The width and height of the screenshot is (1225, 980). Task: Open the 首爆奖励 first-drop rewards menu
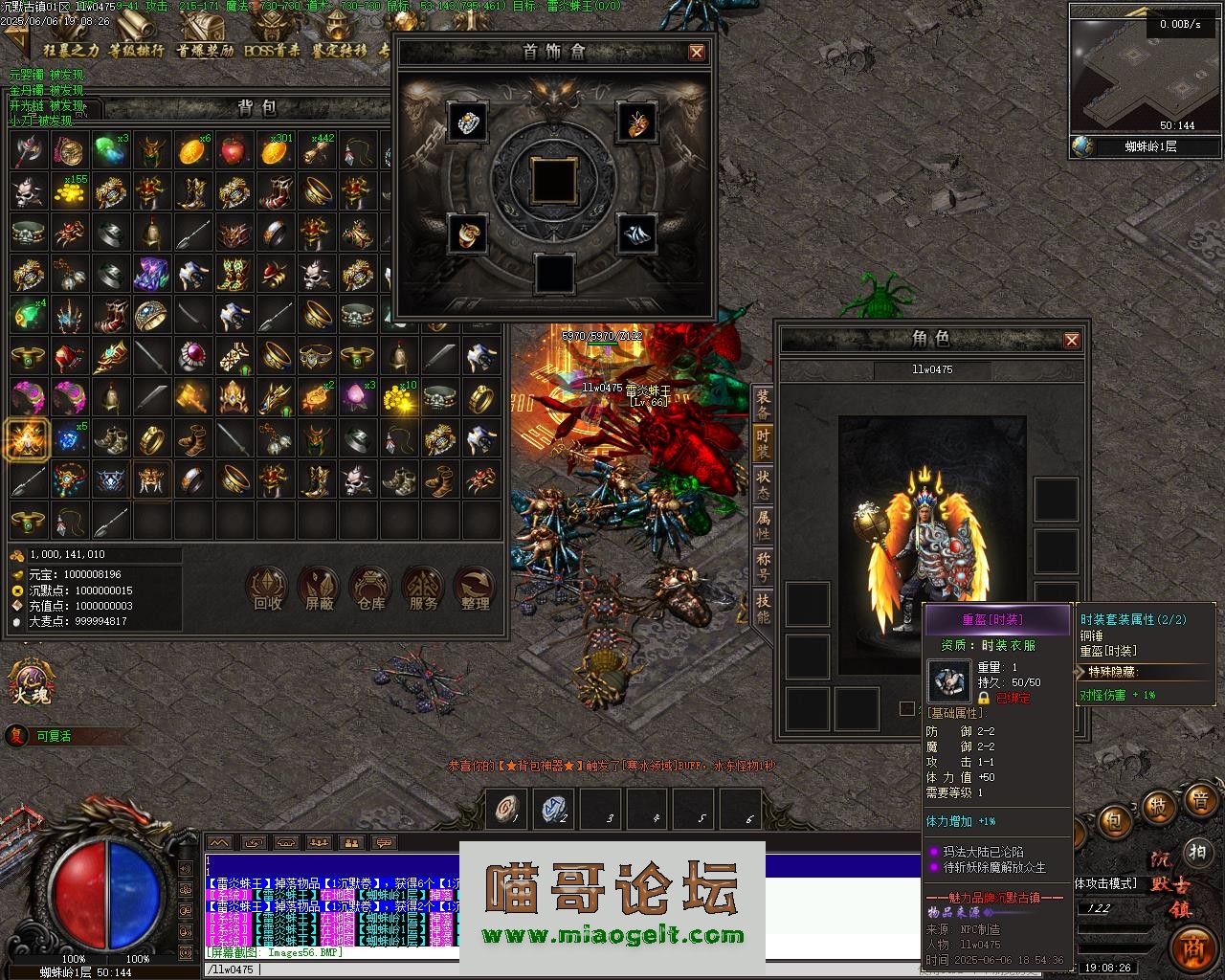point(205,51)
